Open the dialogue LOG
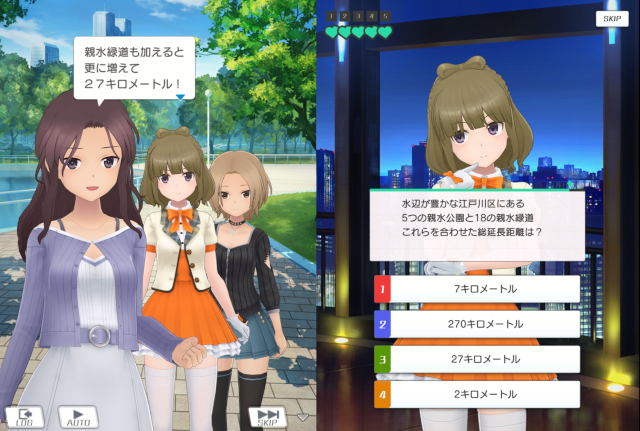 point(25,416)
